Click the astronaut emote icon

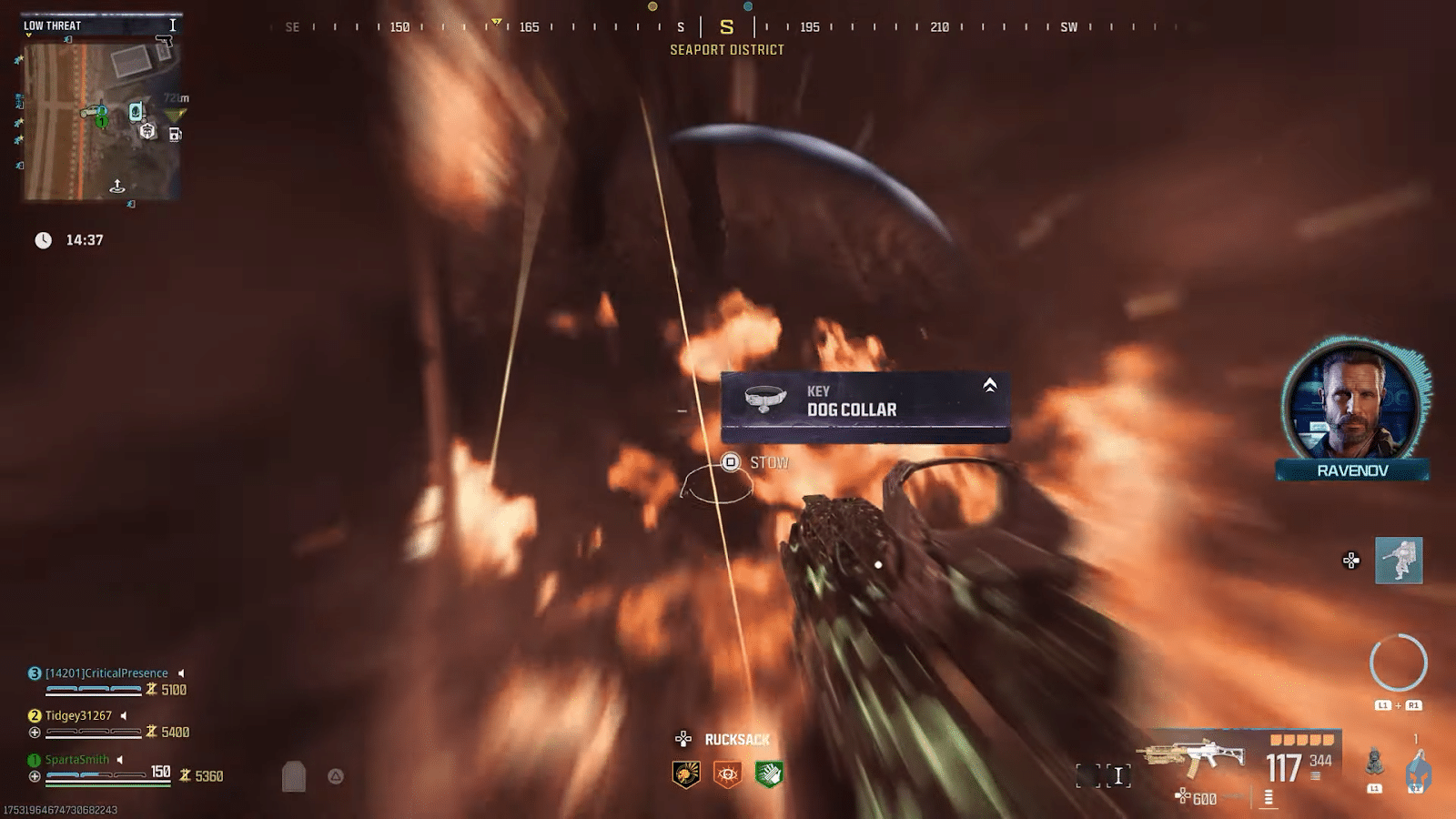(x=1399, y=561)
